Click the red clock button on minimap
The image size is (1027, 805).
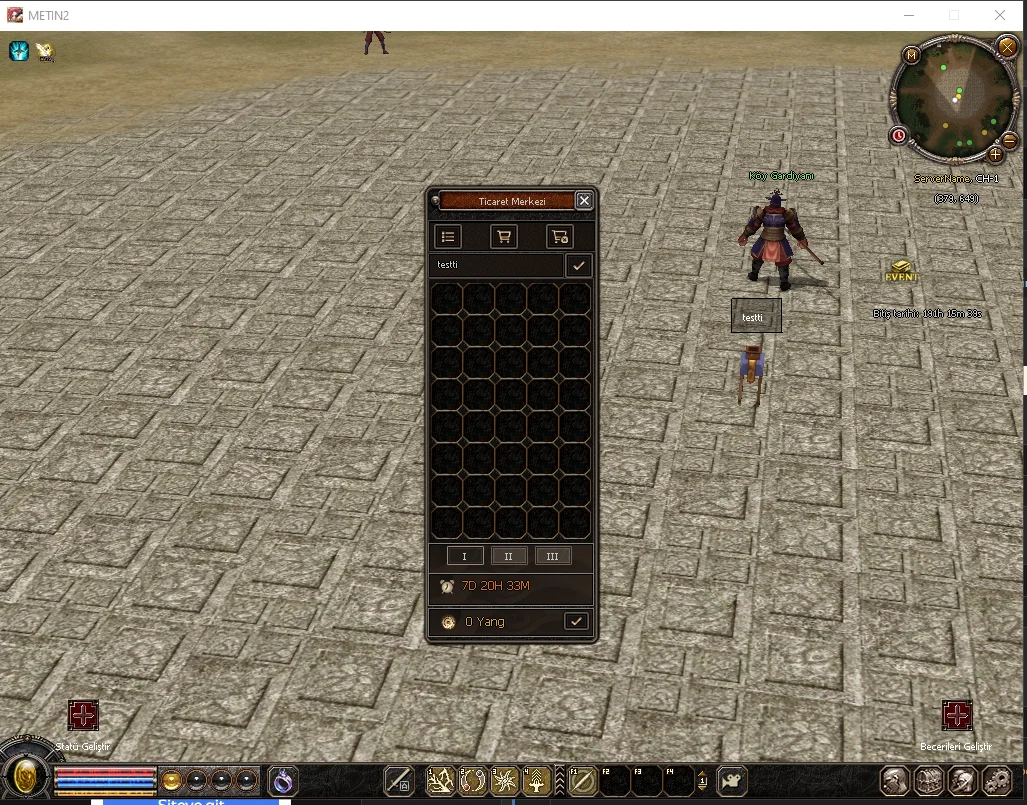pyautogui.click(x=898, y=135)
